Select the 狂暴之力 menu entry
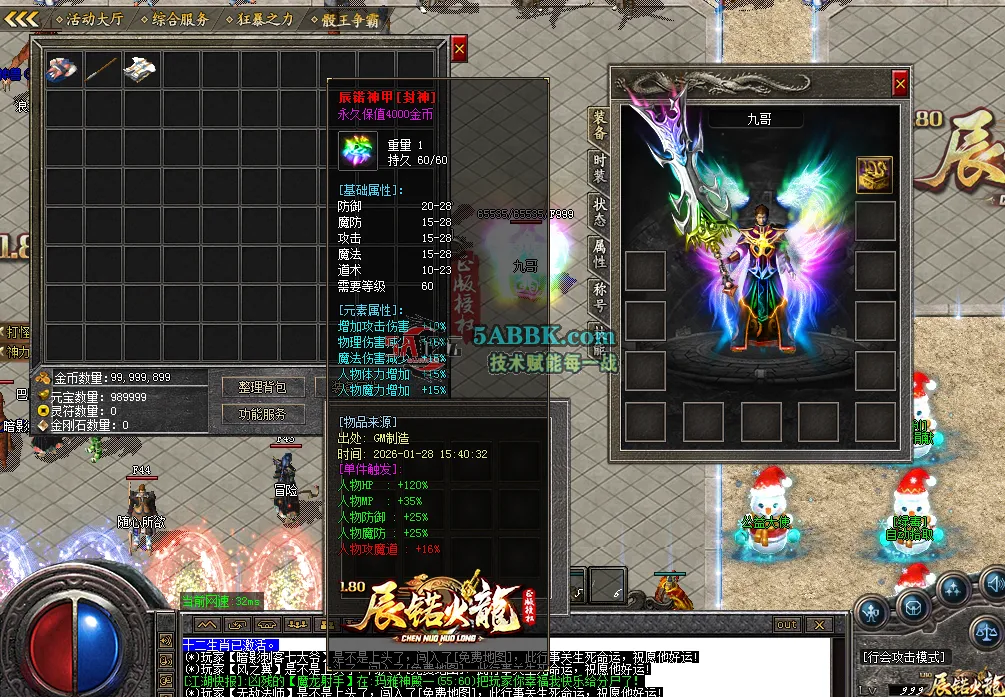The width and height of the screenshot is (1005, 697). click(x=265, y=19)
